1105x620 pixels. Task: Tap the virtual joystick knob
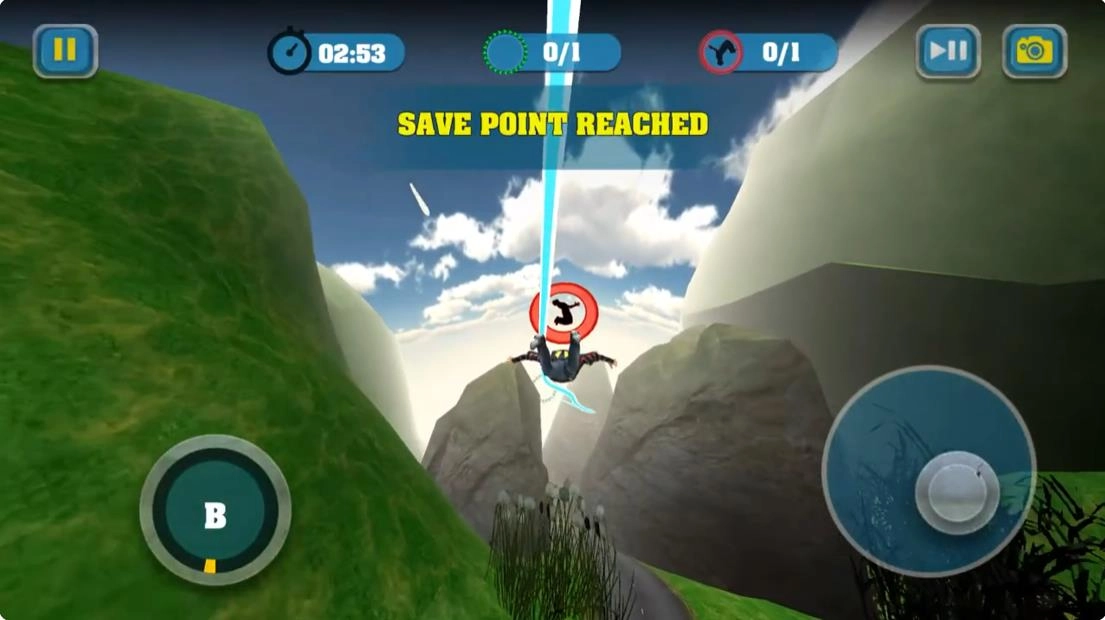click(957, 492)
